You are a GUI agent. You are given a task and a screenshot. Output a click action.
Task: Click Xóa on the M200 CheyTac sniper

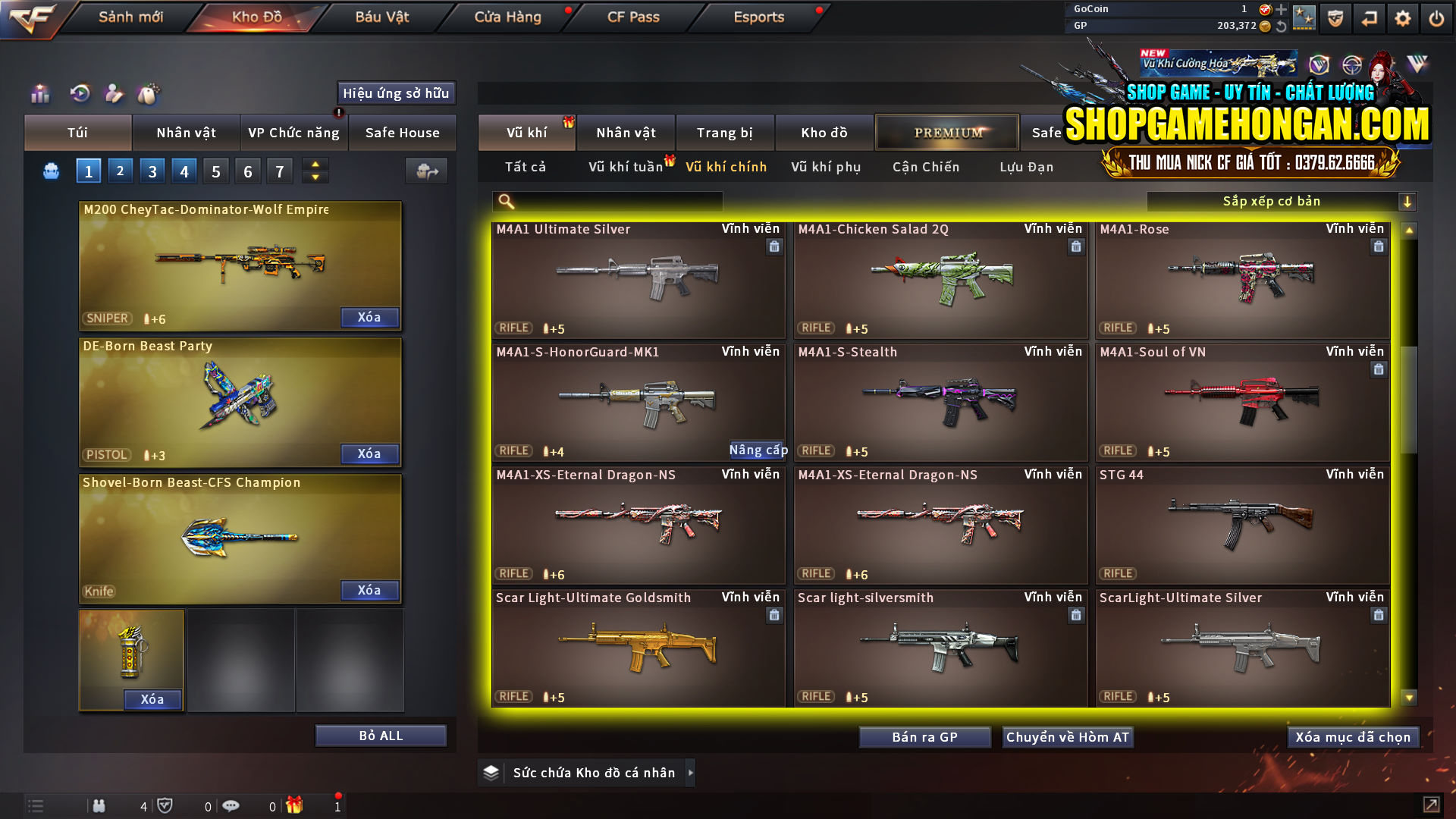[x=369, y=317]
